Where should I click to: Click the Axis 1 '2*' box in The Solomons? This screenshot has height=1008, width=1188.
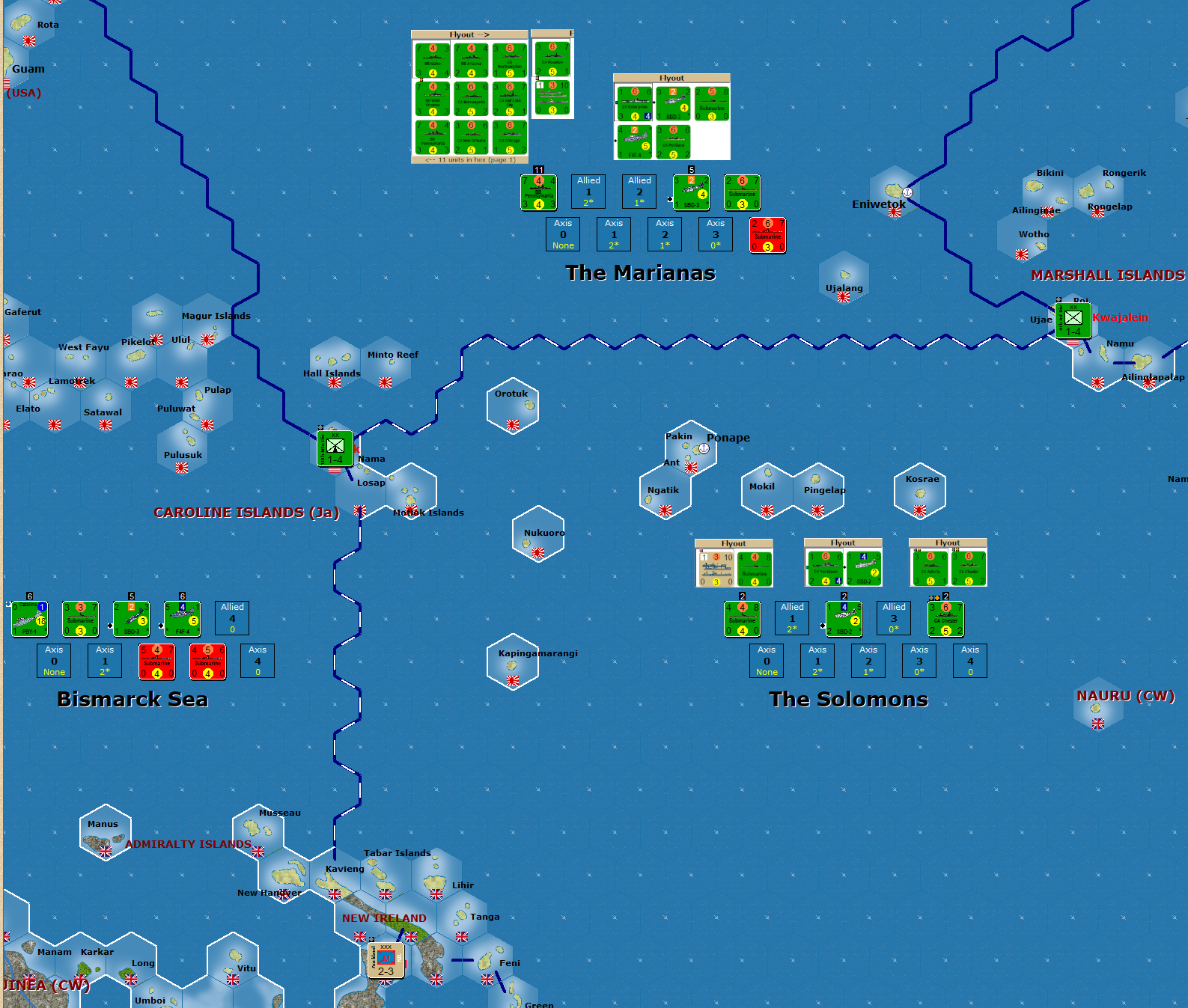(817, 661)
